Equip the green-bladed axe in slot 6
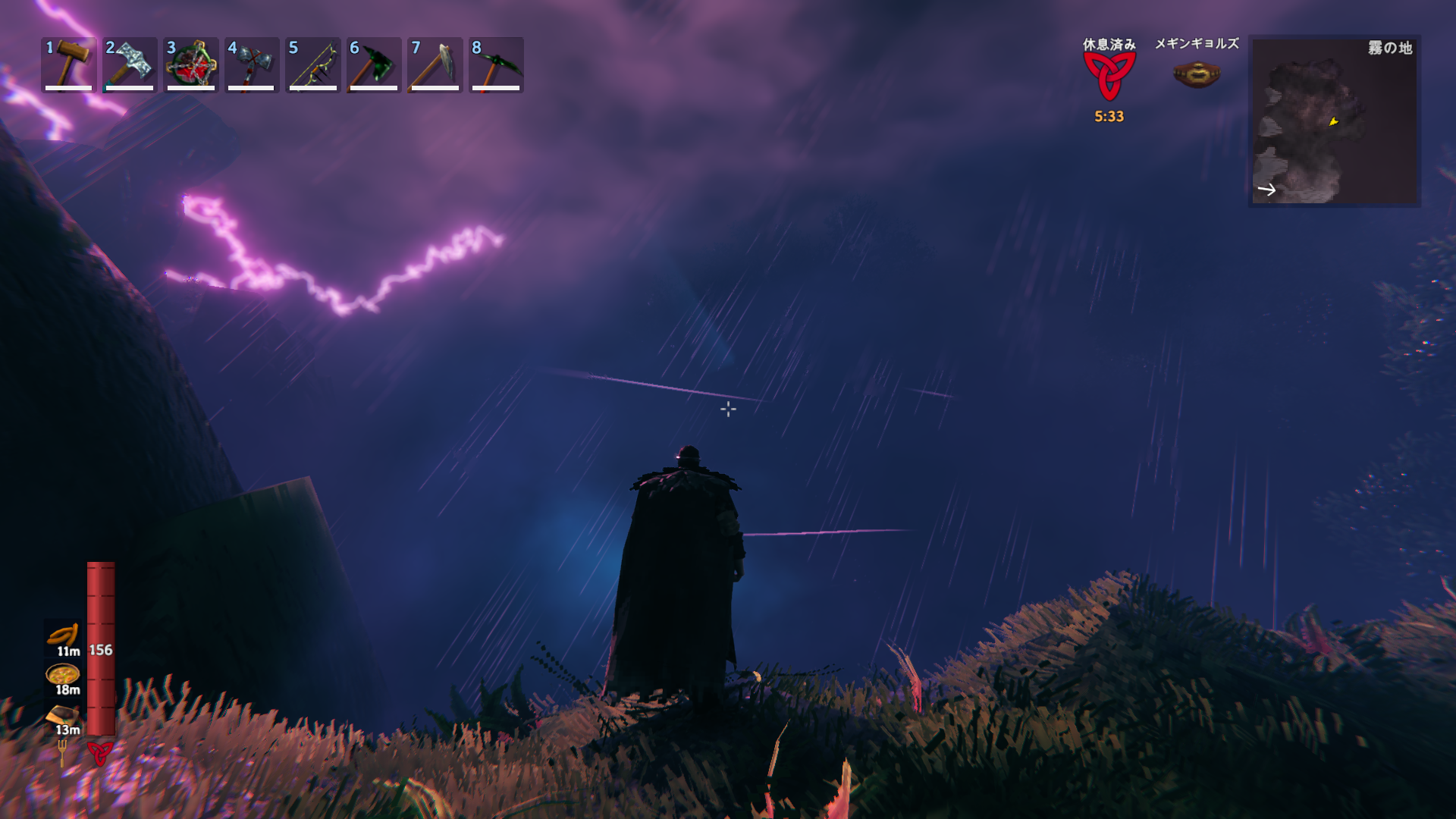Screen dimensions: 1456x819 pyautogui.click(x=374, y=64)
